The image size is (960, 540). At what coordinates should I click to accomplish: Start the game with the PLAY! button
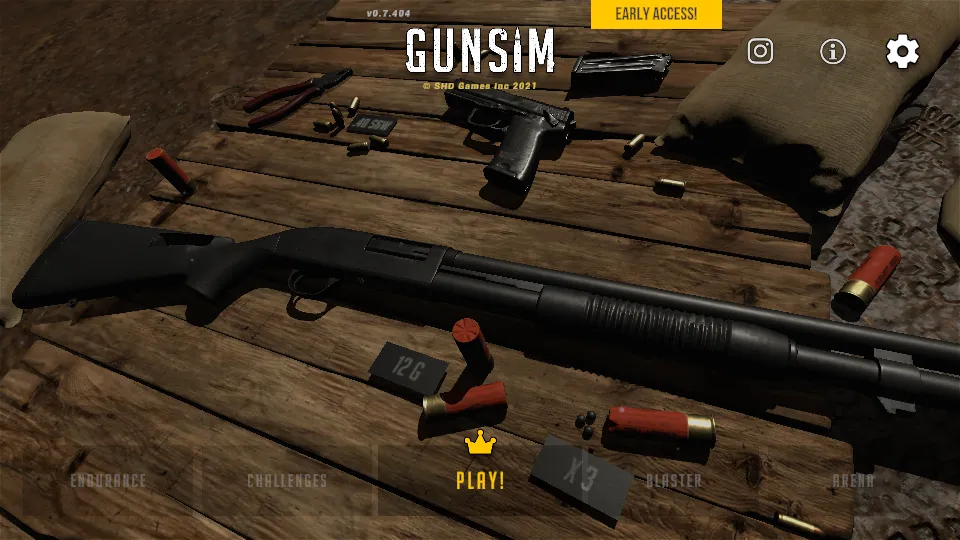pyautogui.click(x=480, y=479)
